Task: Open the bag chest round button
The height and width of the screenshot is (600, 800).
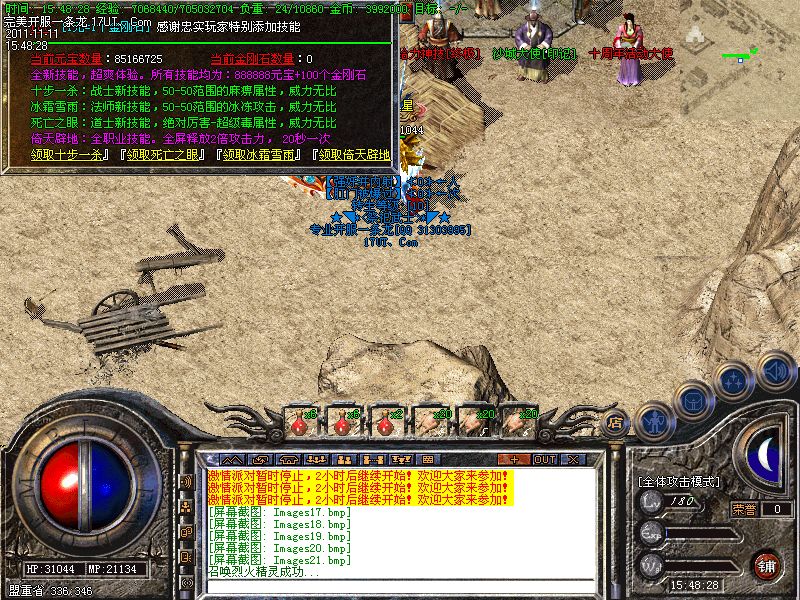Action: point(694,400)
